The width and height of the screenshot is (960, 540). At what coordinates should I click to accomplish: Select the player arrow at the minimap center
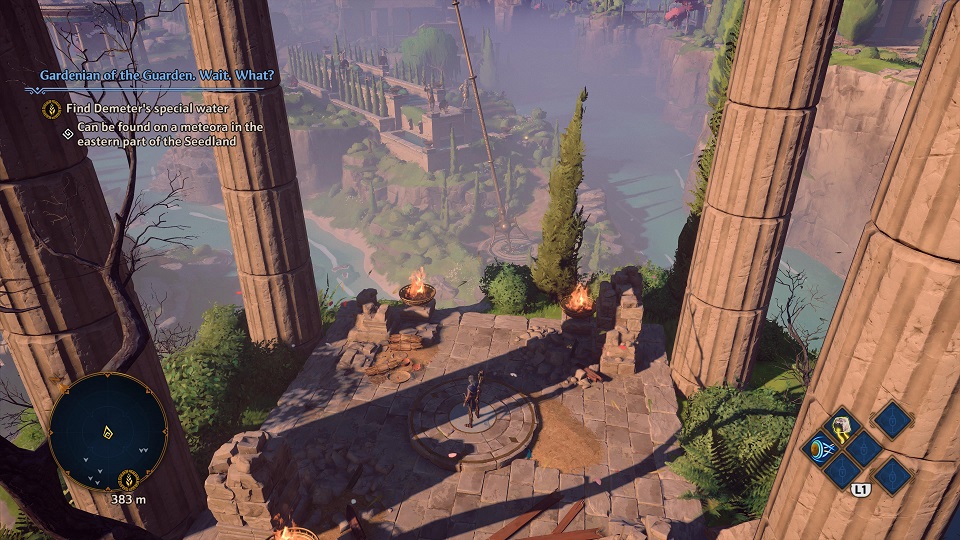(x=107, y=432)
